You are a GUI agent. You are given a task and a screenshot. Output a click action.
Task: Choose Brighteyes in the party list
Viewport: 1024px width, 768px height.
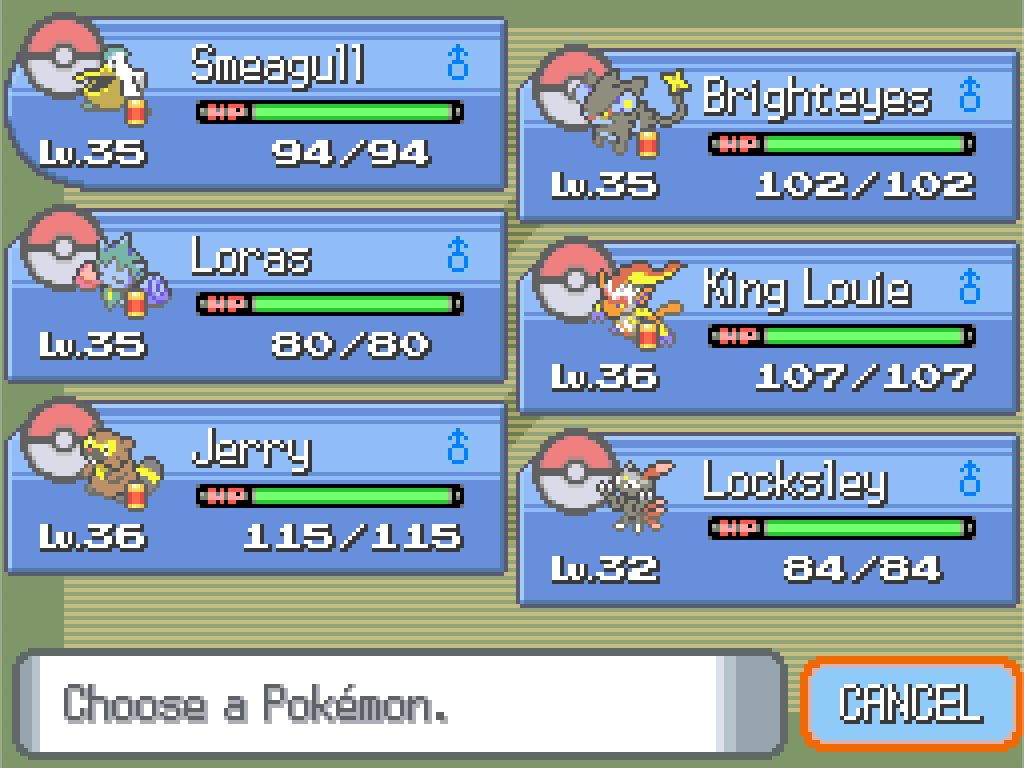click(x=768, y=136)
